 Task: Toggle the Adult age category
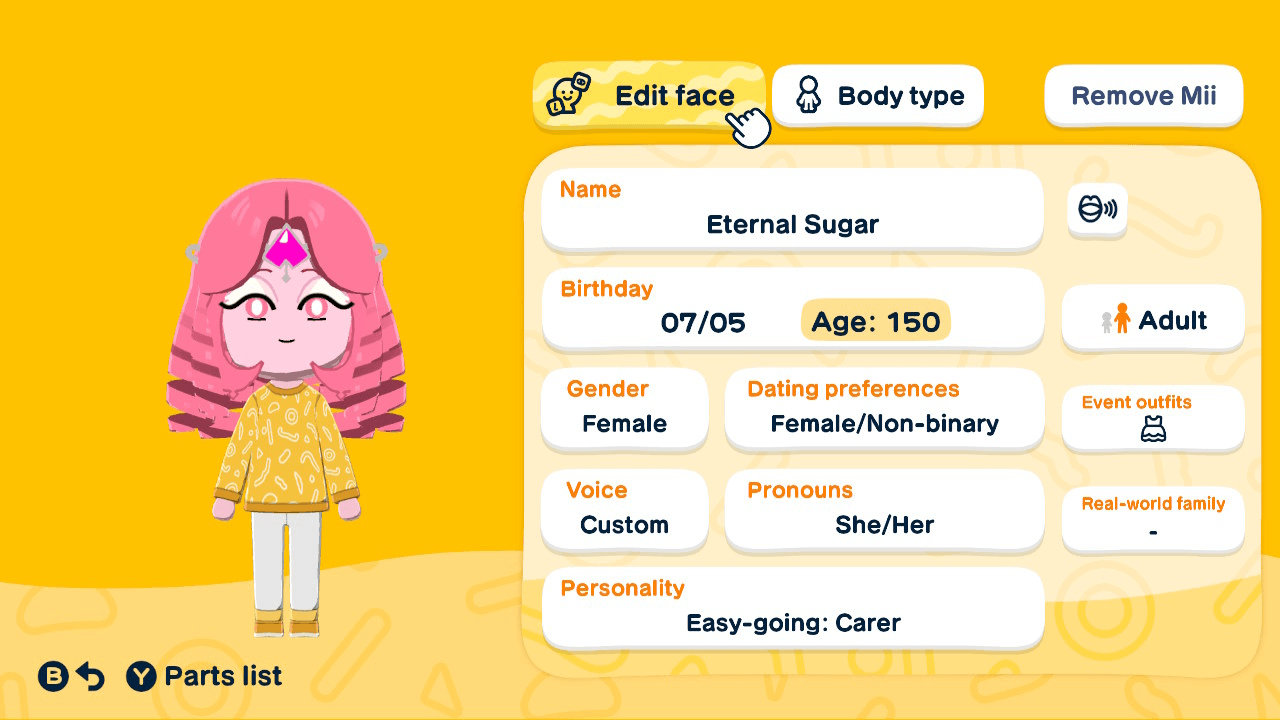(x=1152, y=318)
